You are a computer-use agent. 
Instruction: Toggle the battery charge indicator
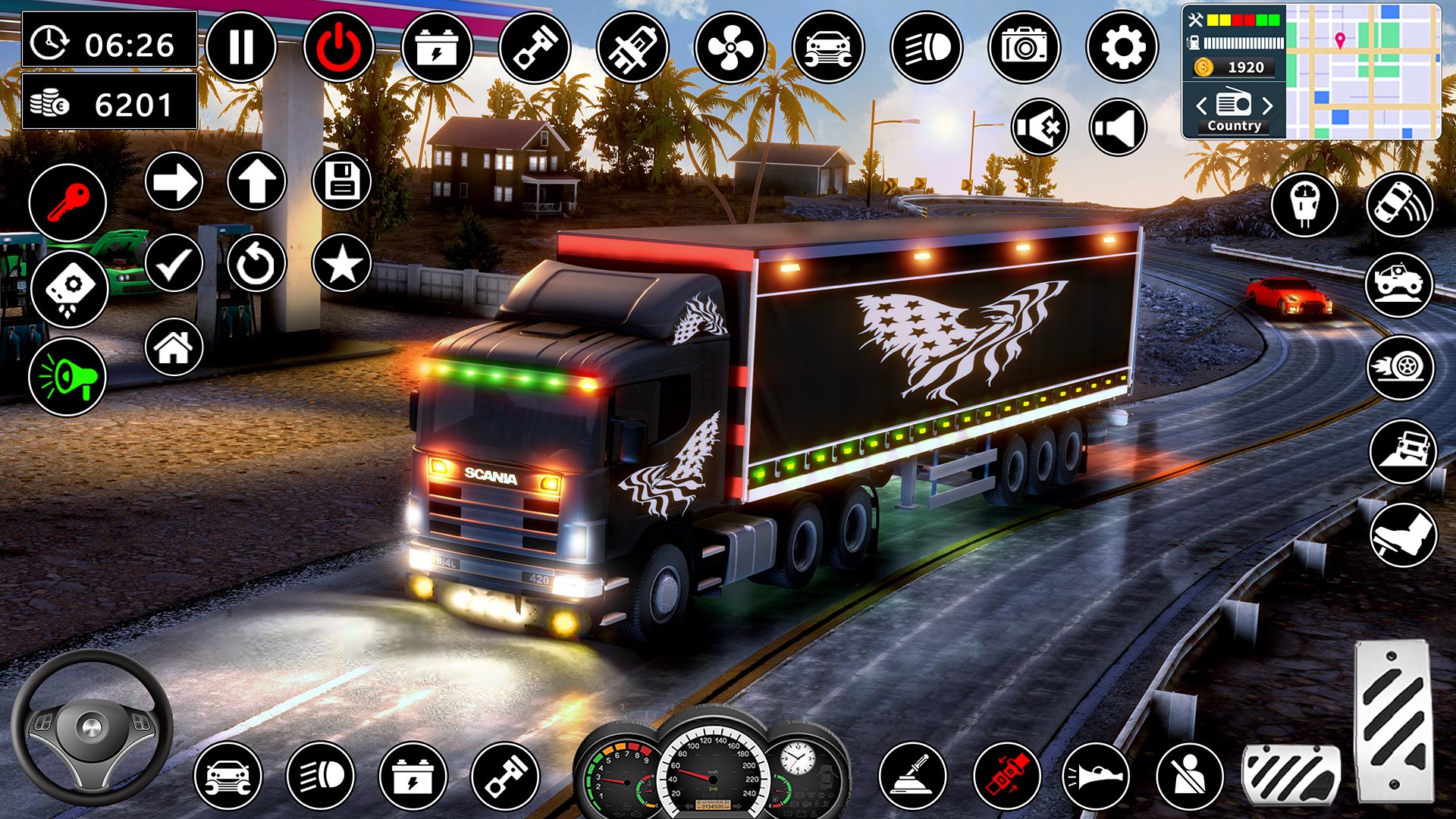click(436, 47)
